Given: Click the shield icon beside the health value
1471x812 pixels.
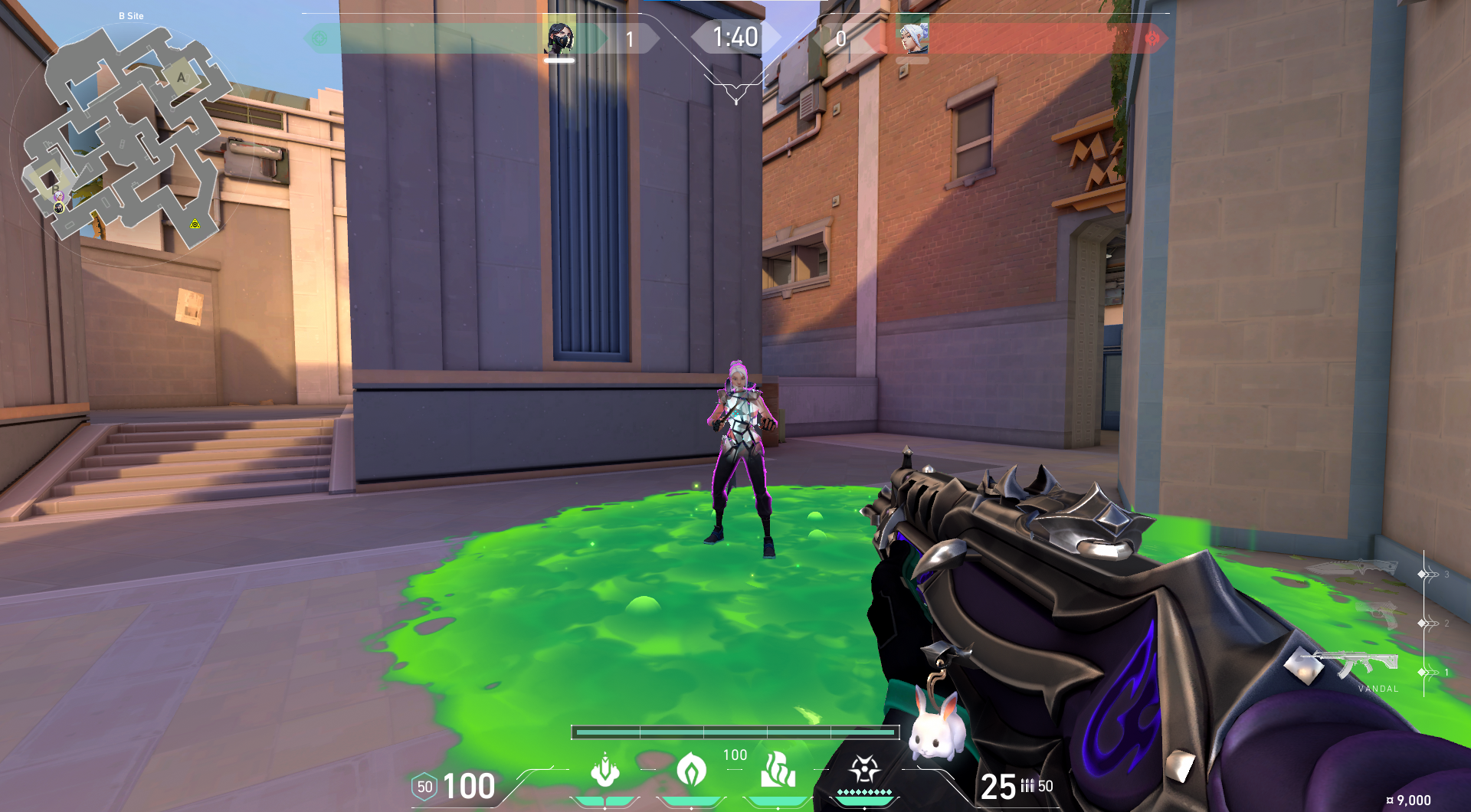Looking at the screenshot, I should [x=423, y=786].
